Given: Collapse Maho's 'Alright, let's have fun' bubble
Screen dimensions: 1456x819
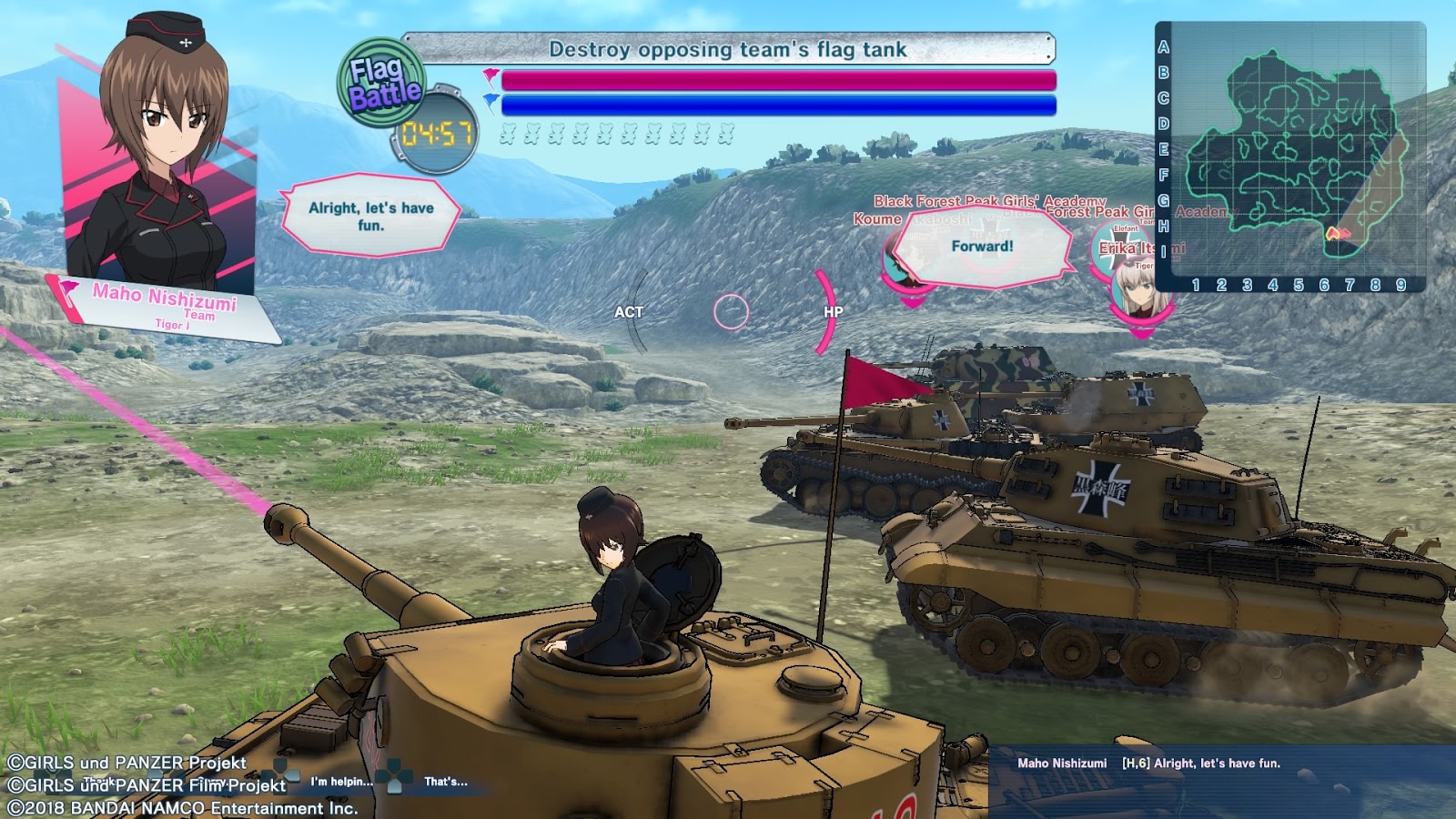Looking at the screenshot, I should coord(369,214).
